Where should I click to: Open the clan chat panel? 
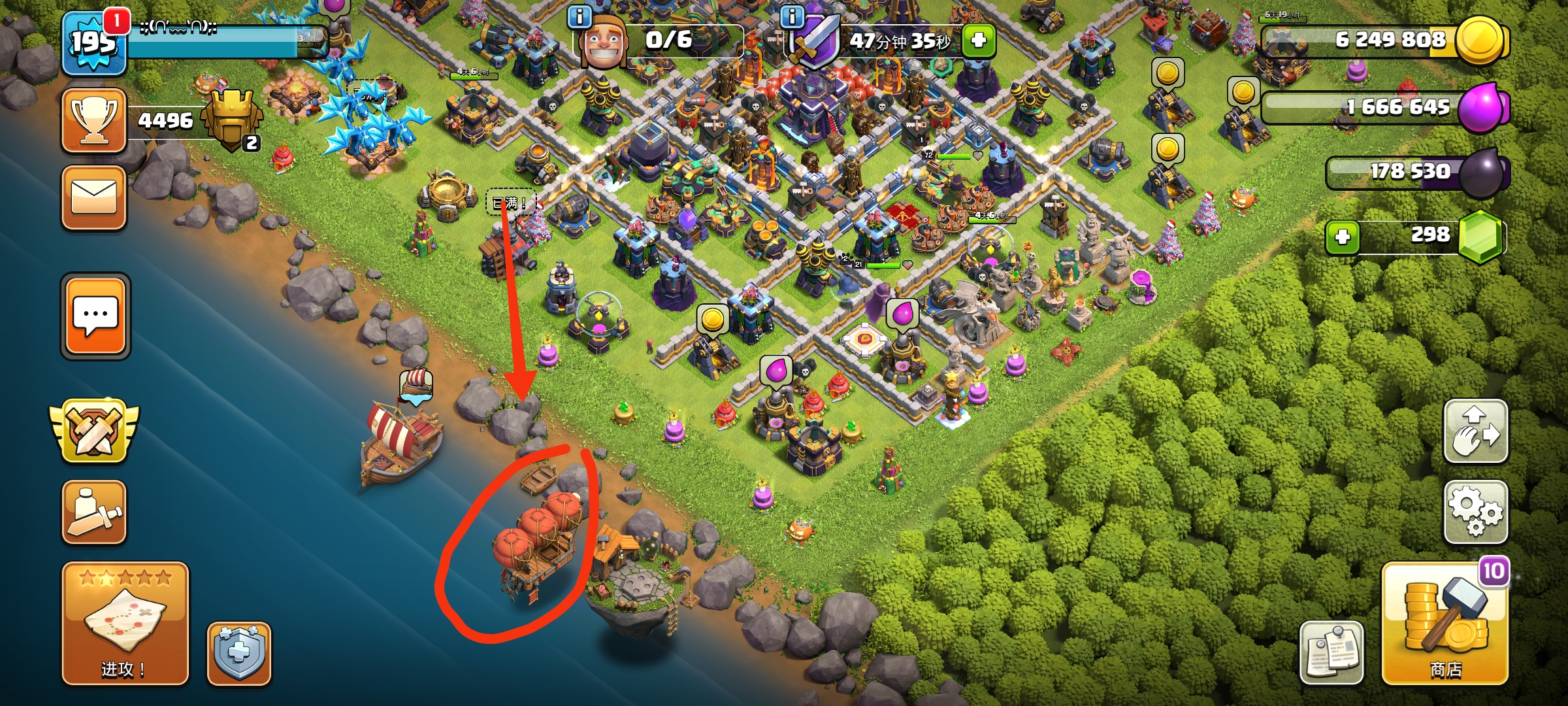(95, 316)
